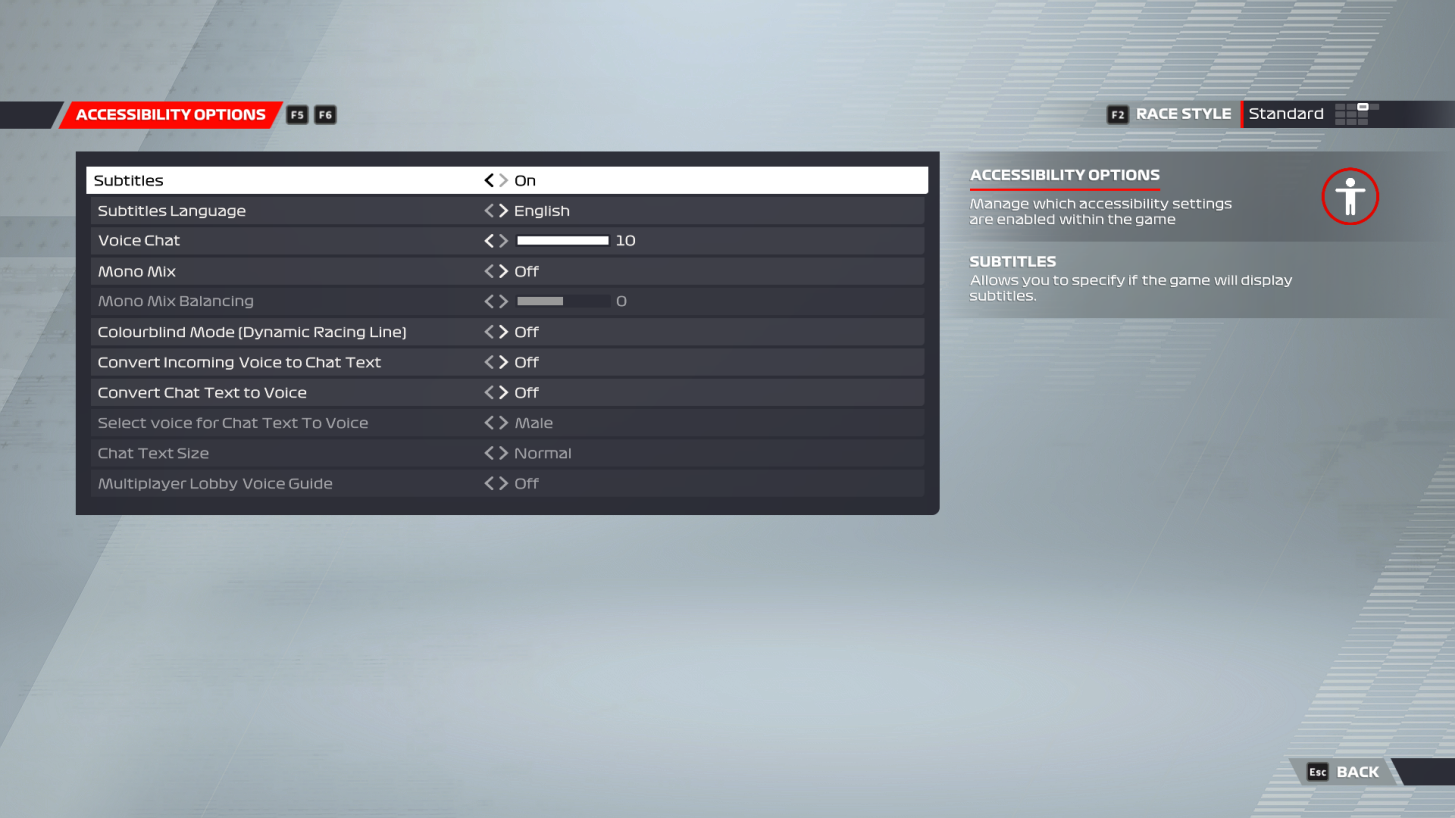Click the accessibility person icon

1349,196
